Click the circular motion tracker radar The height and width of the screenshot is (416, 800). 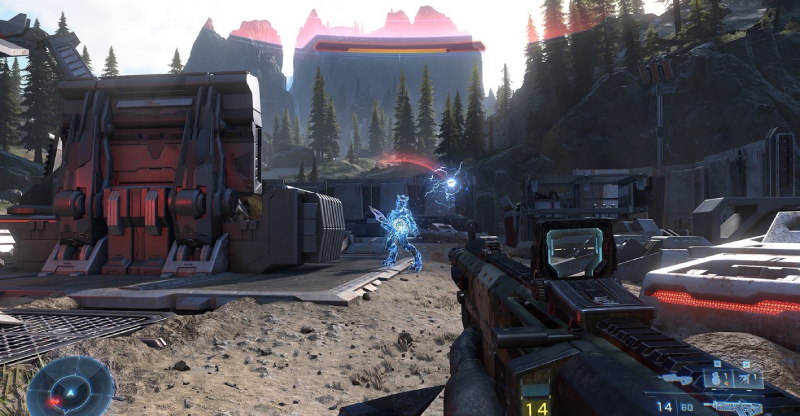[x=71, y=386]
